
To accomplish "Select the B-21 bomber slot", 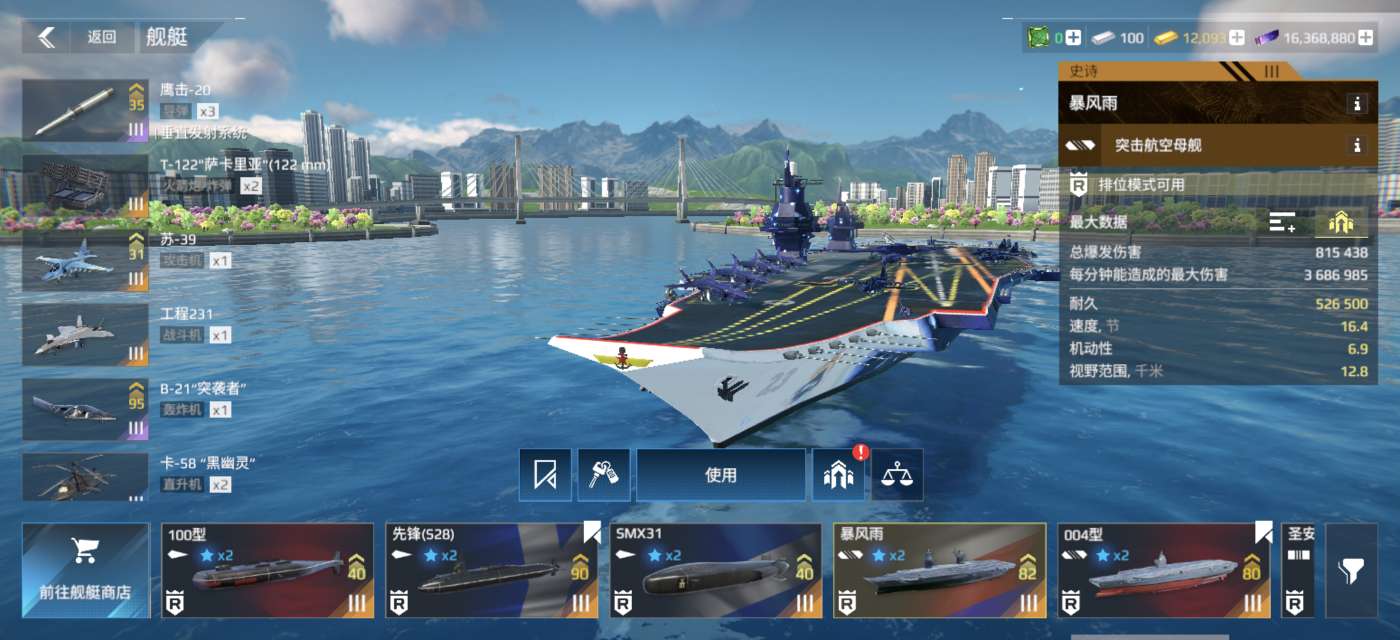I will (86, 410).
